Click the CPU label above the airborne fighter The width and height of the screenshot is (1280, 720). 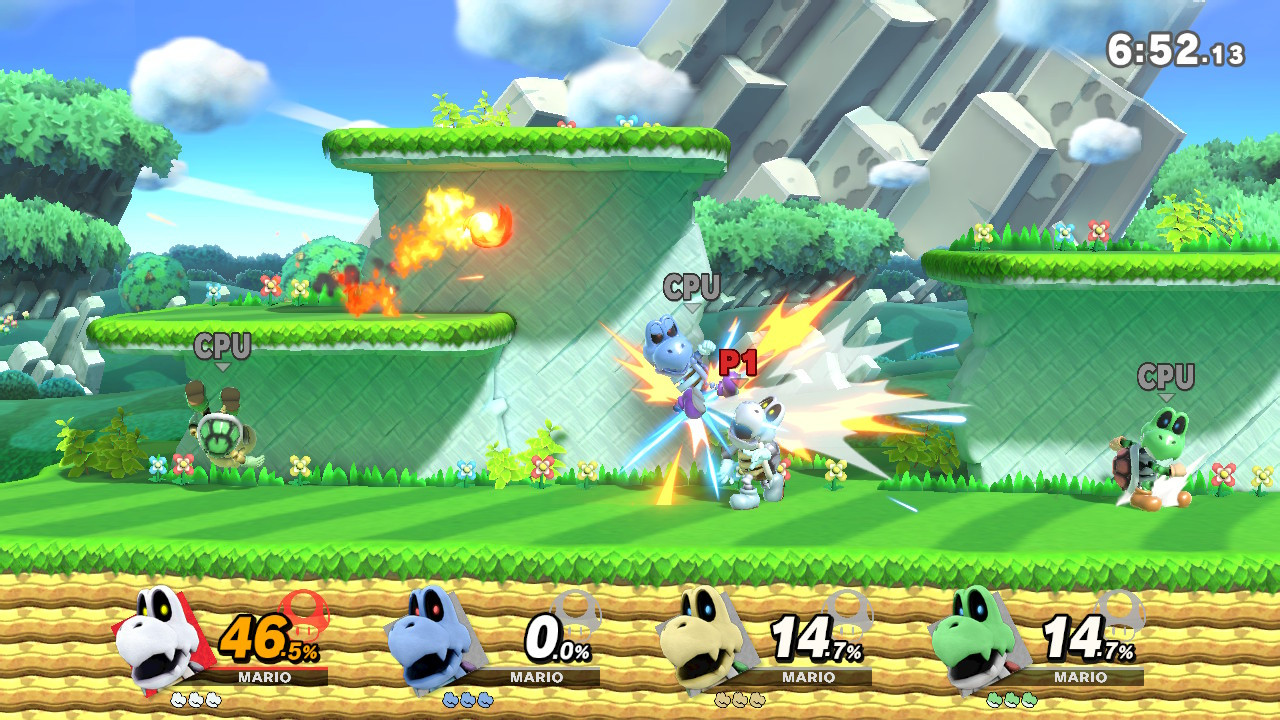[690, 287]
